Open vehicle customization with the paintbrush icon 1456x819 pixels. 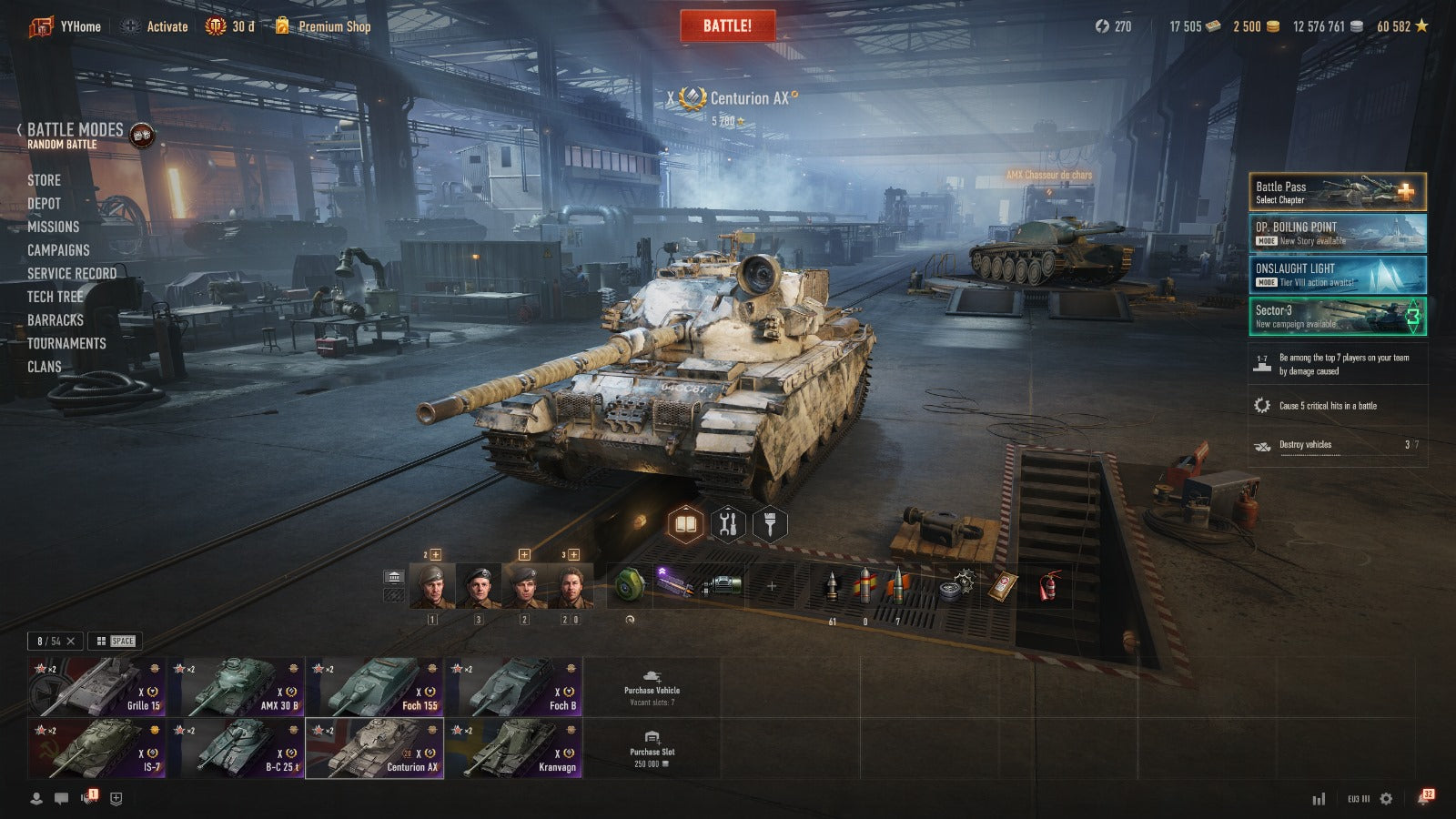[x=770, y=524]
